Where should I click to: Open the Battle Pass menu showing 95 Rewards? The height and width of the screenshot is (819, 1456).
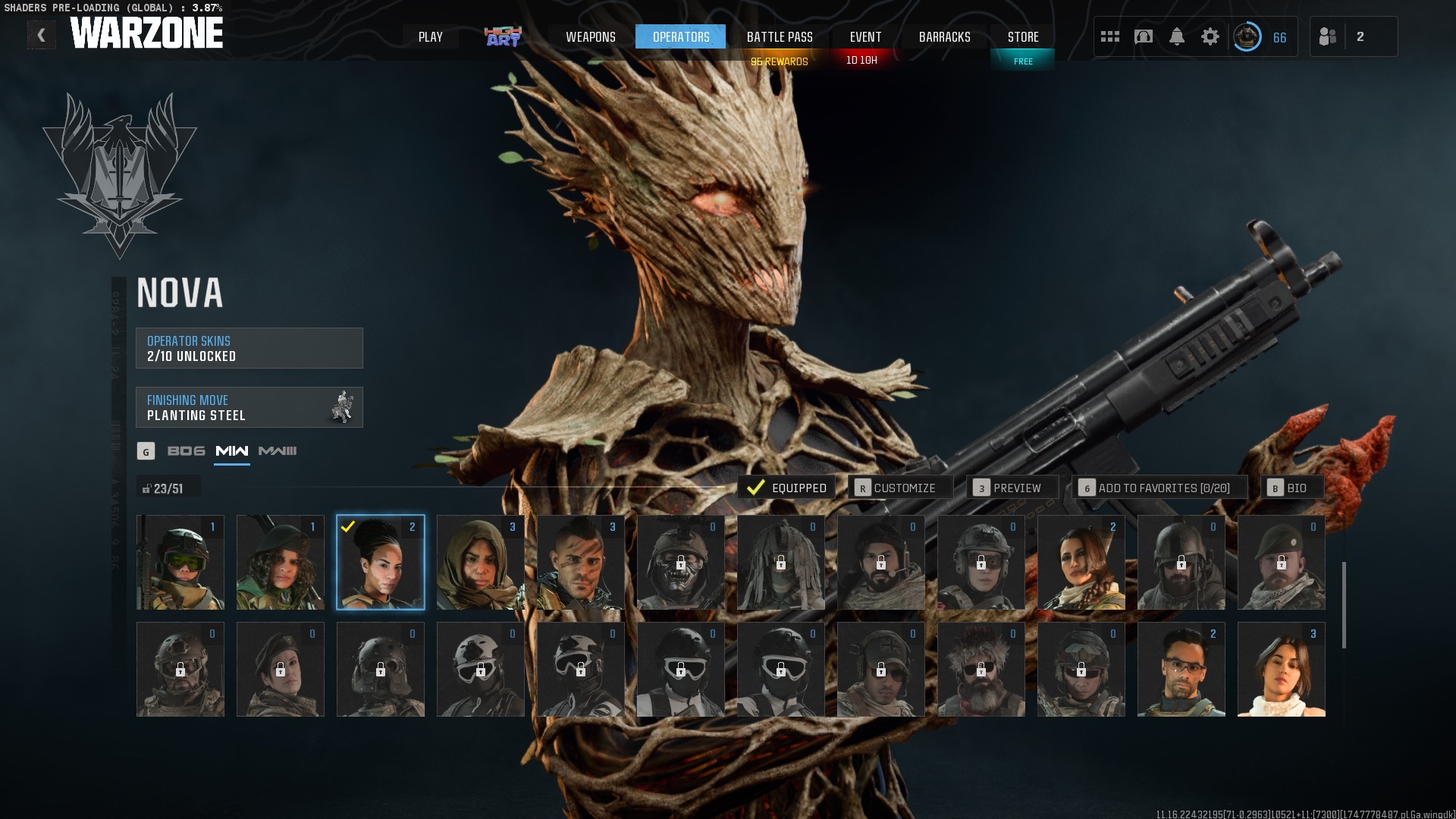point(779,36)
